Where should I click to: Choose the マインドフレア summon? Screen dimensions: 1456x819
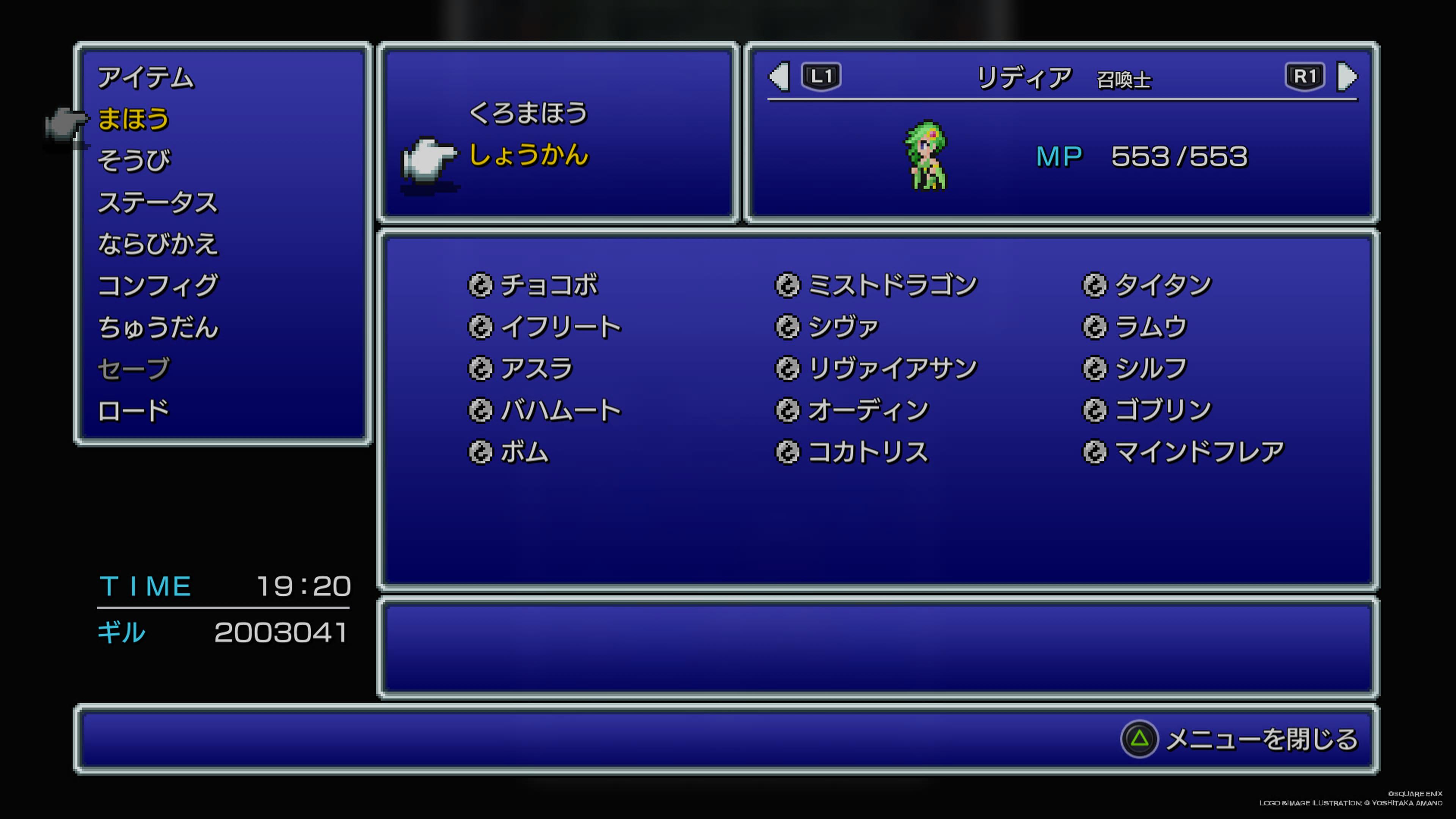coord(1199,452)
